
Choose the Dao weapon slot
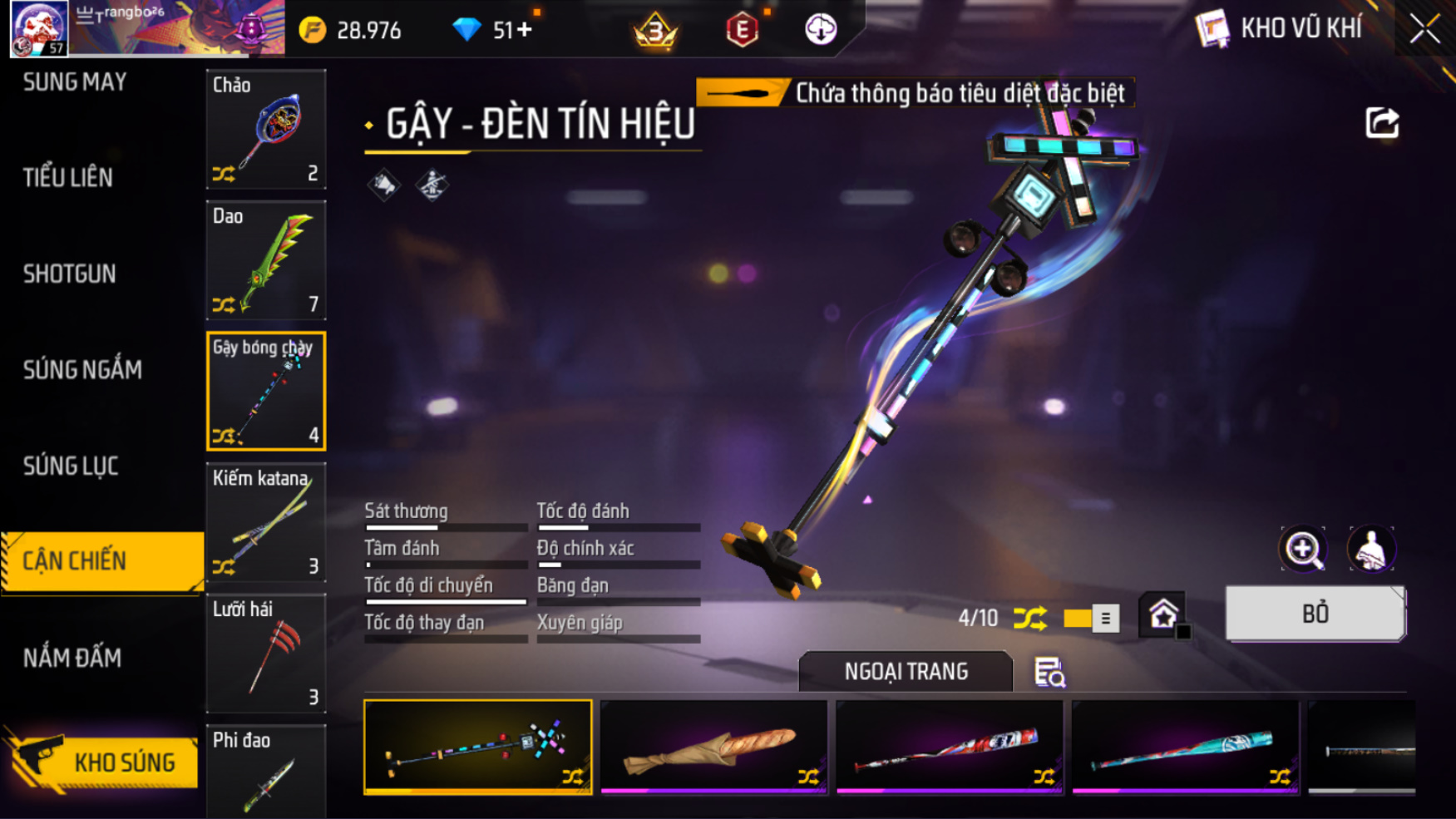pos(266,260)
